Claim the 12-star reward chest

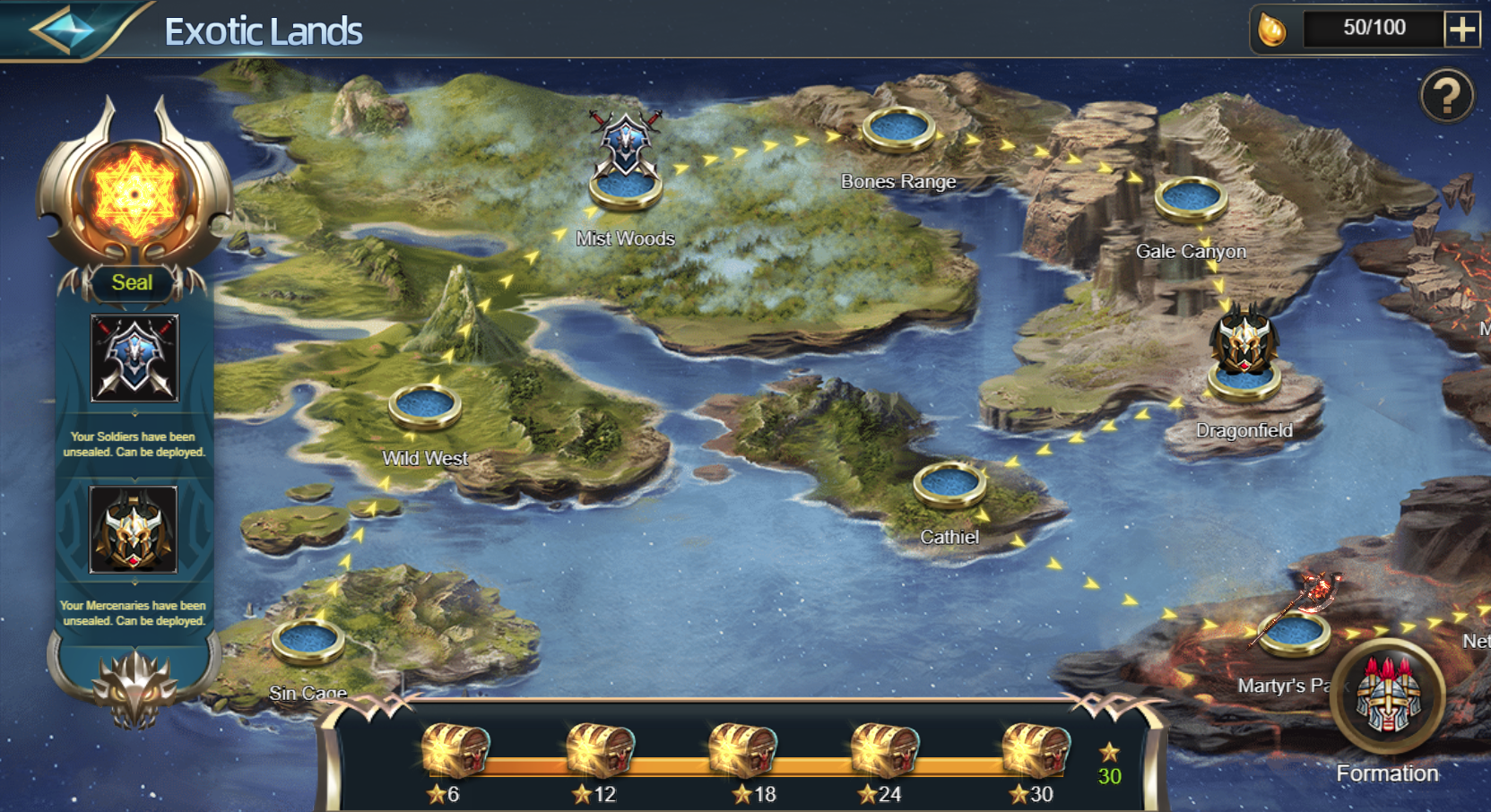tap(599, 749)
